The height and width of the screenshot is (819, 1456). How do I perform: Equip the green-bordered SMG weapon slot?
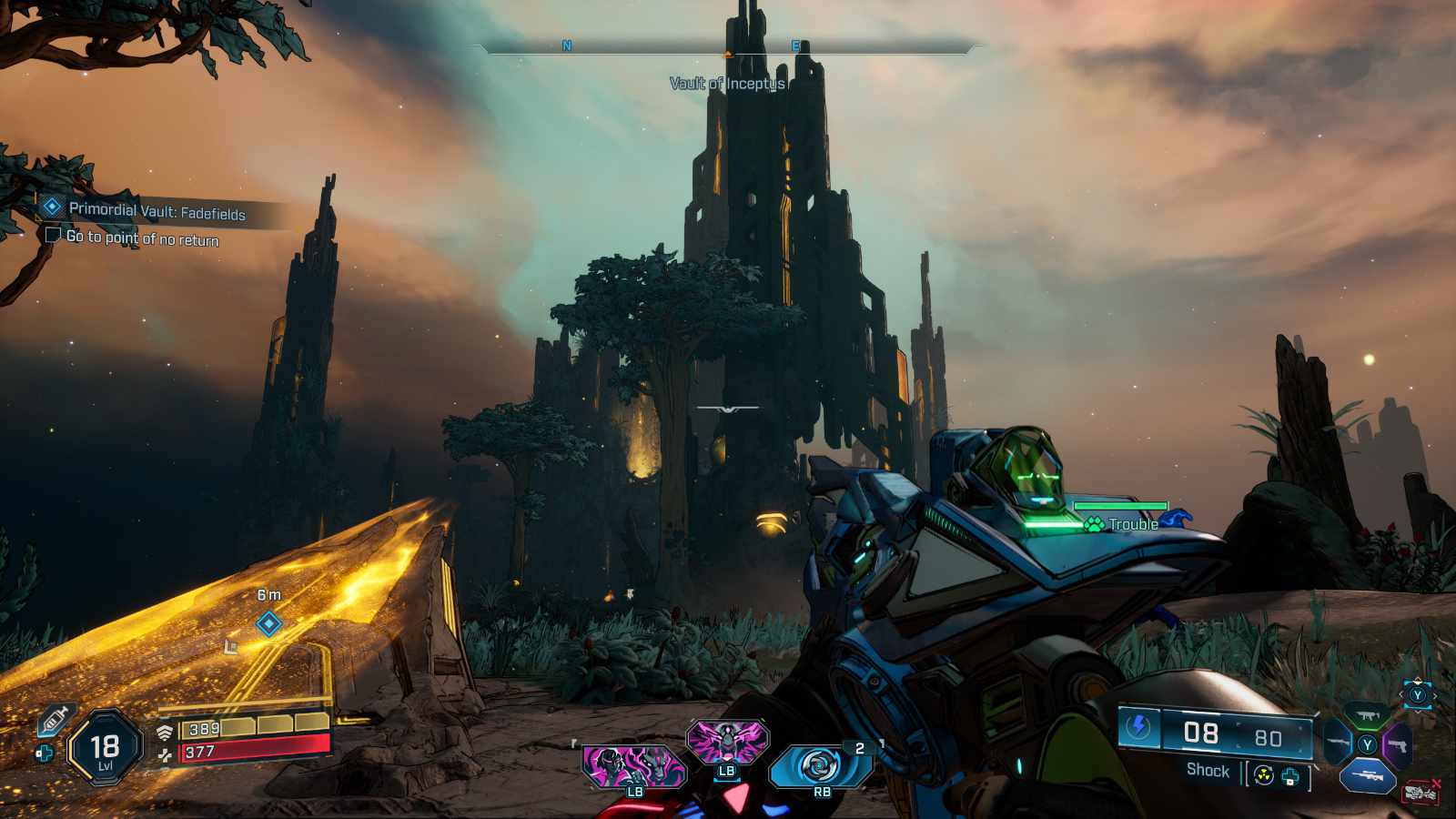(x=1366, y=715)
